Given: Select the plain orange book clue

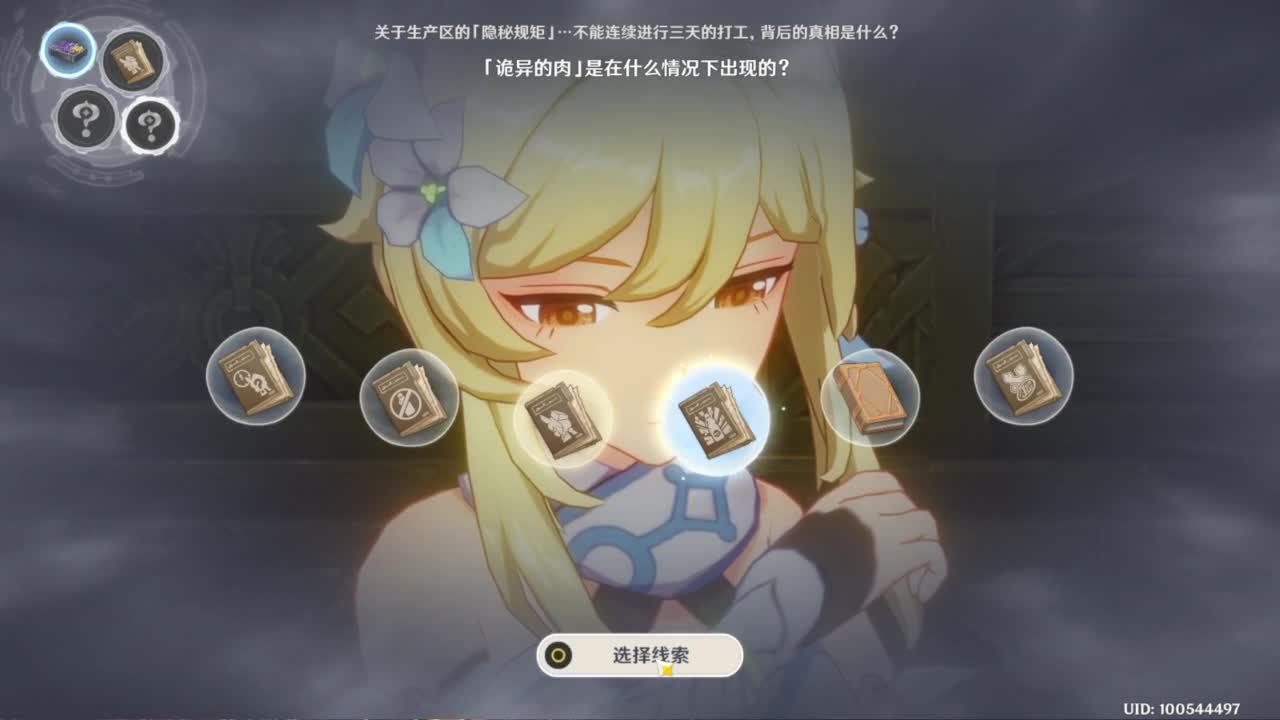Looking at the screenshot, I should point(873,395).
